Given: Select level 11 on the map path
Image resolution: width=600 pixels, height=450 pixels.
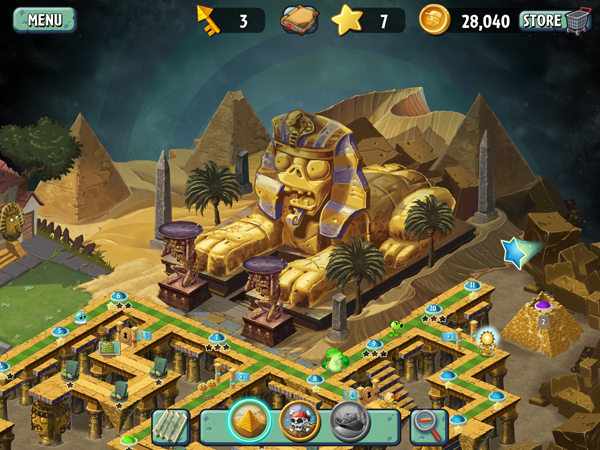Looking at the screenshot, I should pos(472,286).
